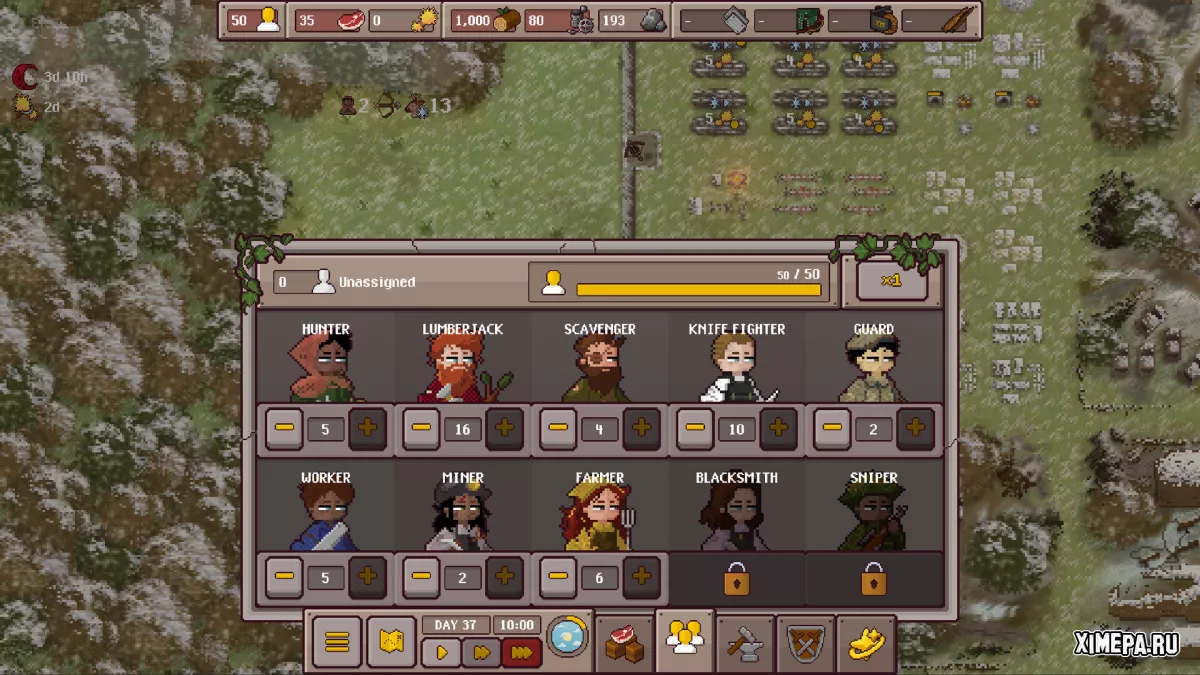Screen dimensions: 1200x675
Task: Open the golden star tab
Action: point(865,642)
